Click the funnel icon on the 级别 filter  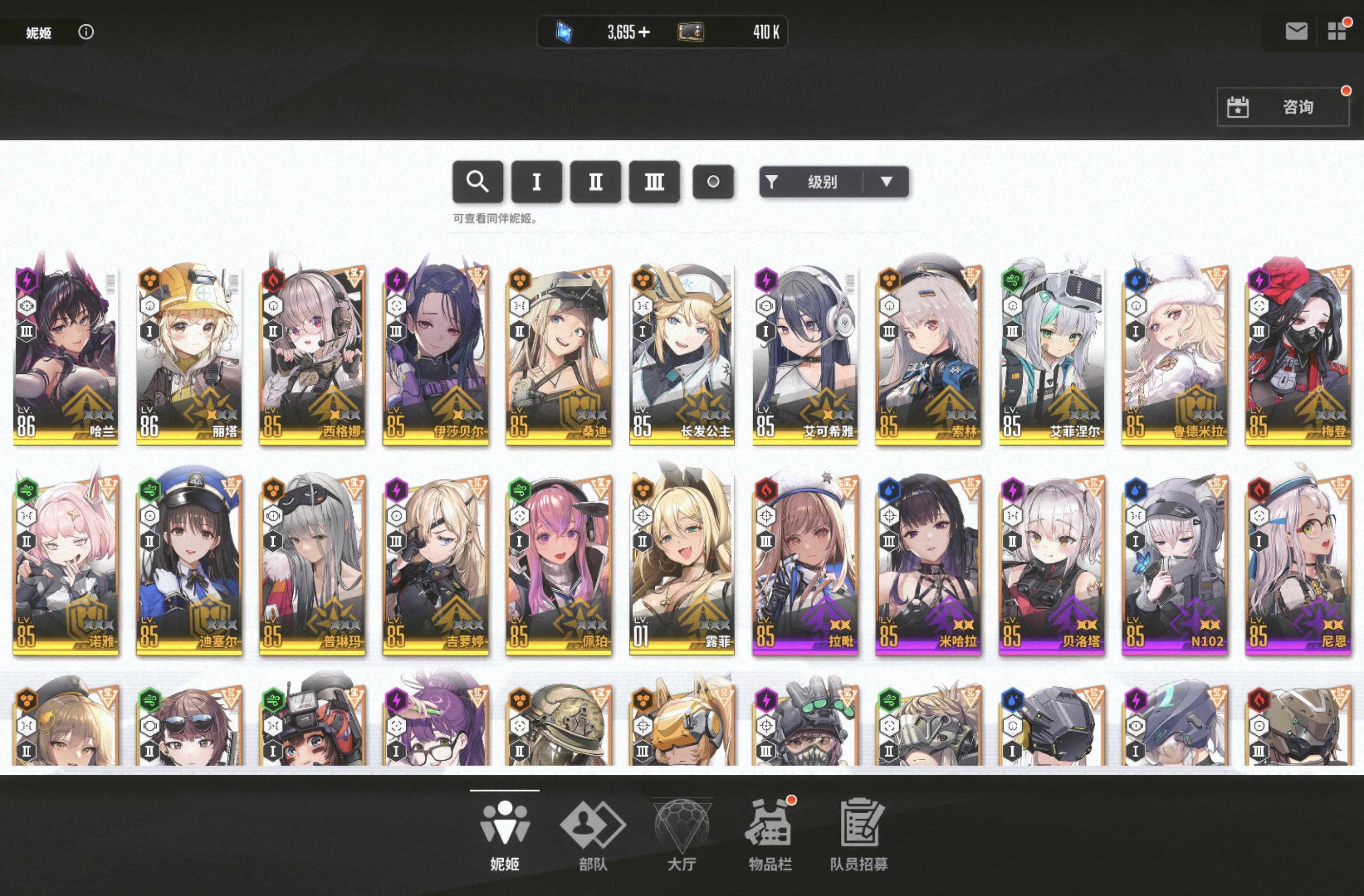tap(773, 182)
